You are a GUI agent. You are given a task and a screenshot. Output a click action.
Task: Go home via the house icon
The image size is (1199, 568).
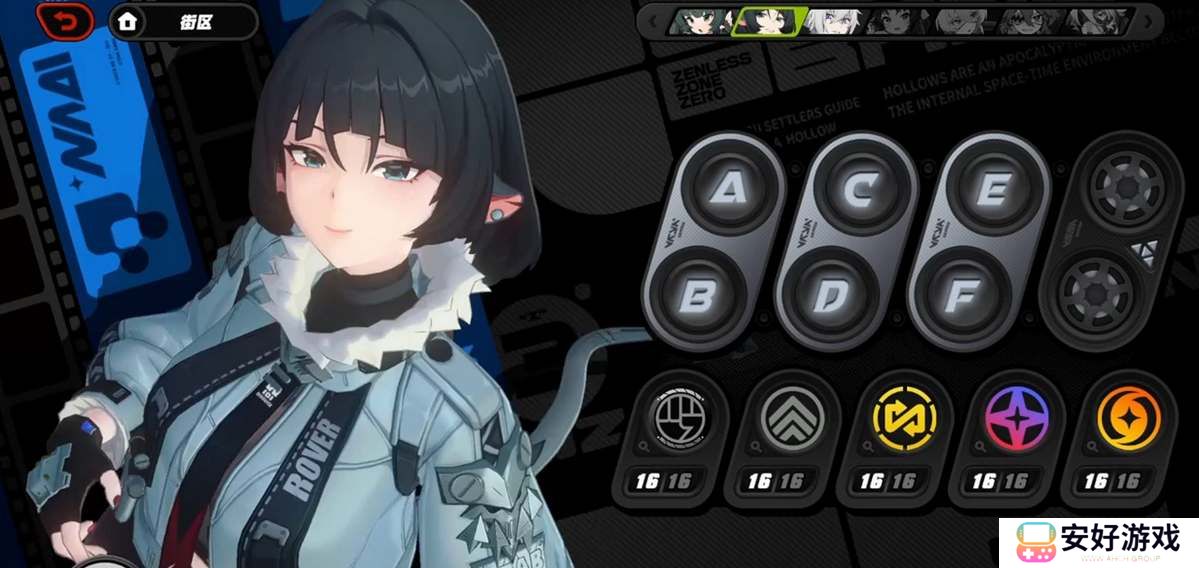pos(126,21)
